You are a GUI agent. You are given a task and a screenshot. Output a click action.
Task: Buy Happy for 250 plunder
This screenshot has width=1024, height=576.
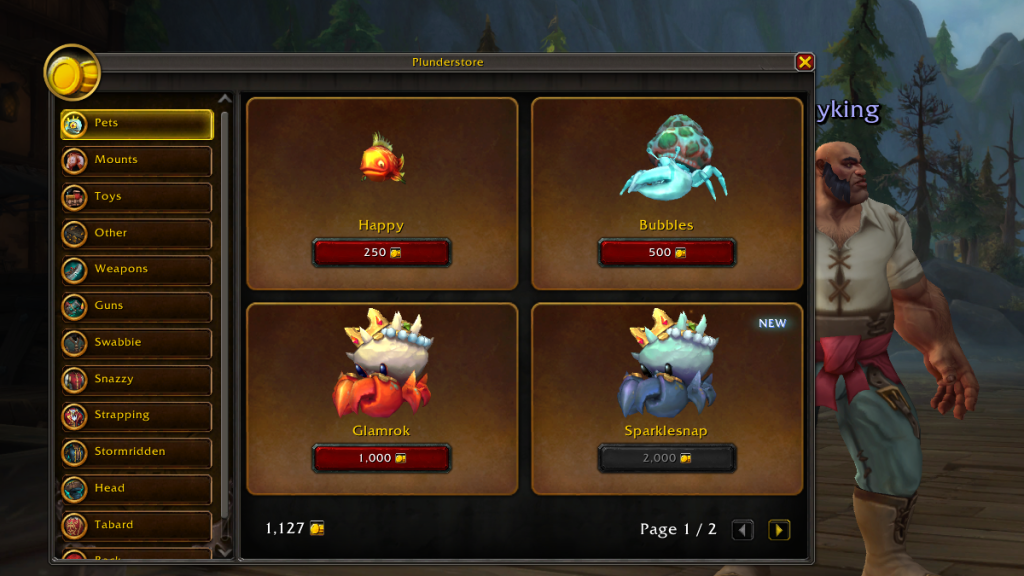tap(381, 253)
